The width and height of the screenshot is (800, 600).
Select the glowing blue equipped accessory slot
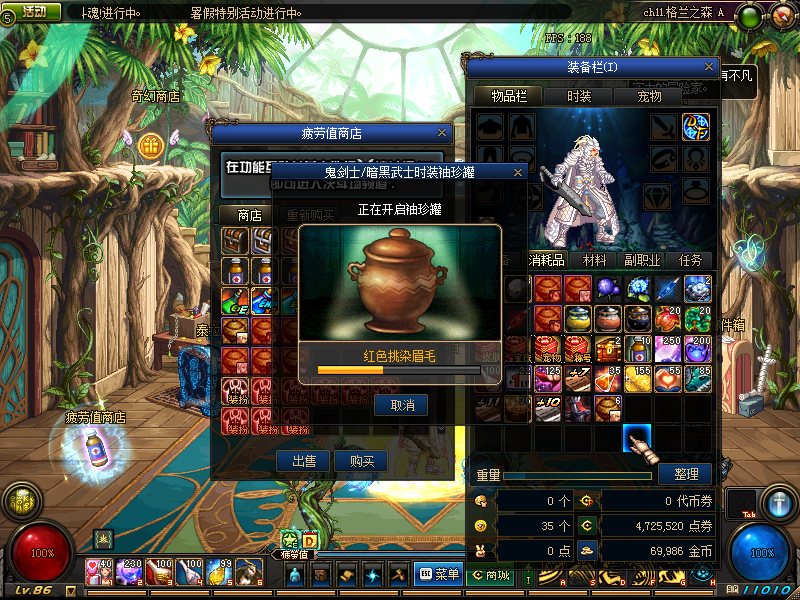696,127
